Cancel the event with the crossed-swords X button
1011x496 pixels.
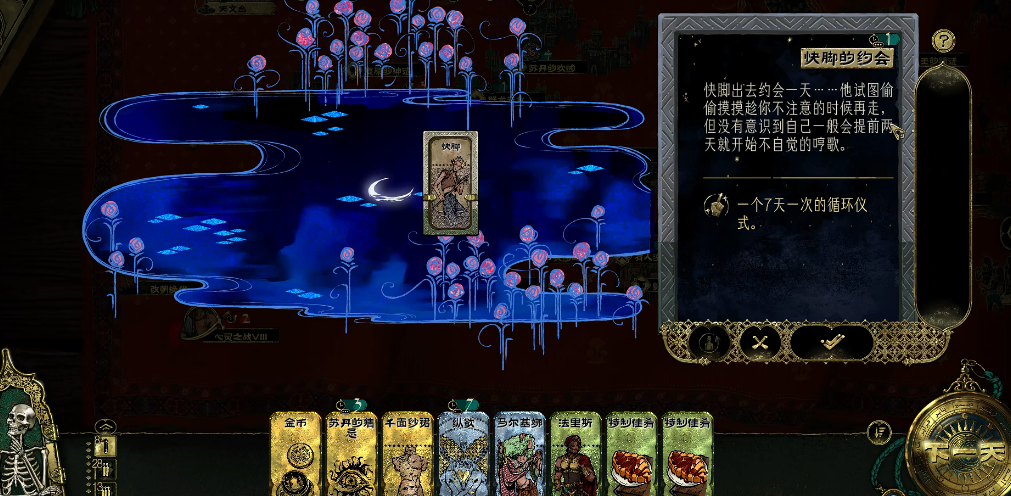coord(760,342)
